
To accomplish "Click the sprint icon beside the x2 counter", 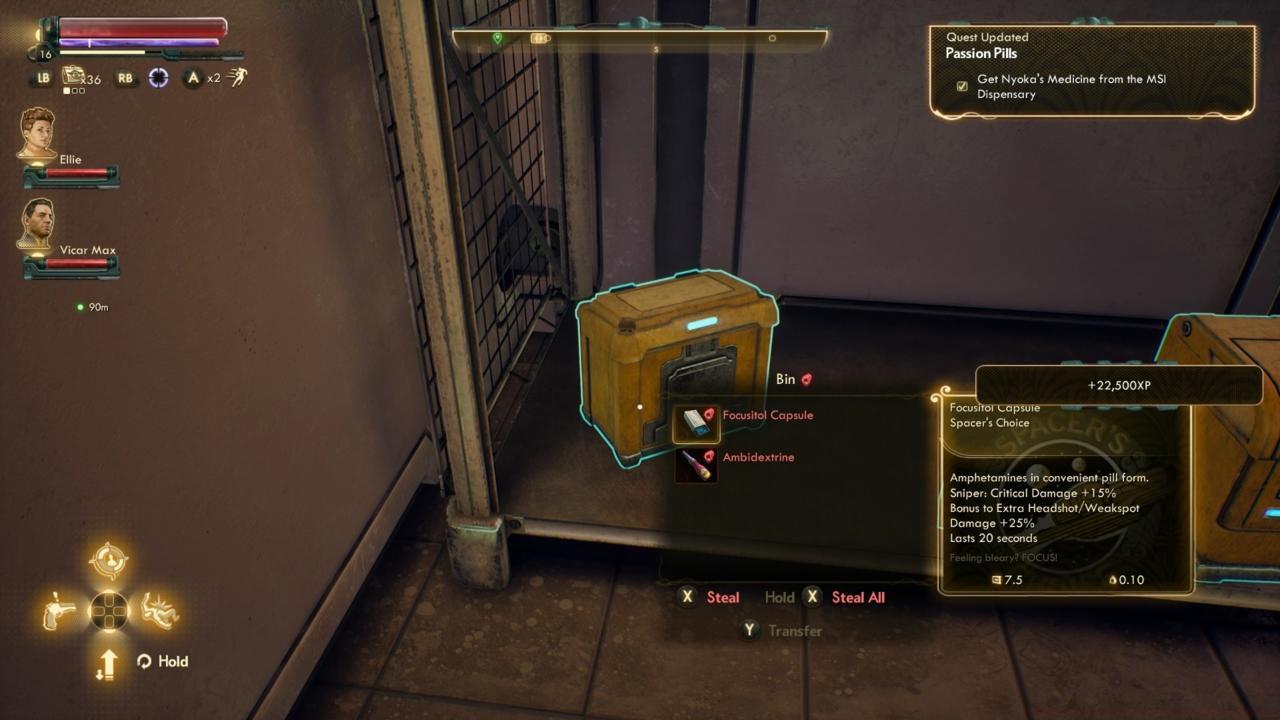I will [238, 77].
